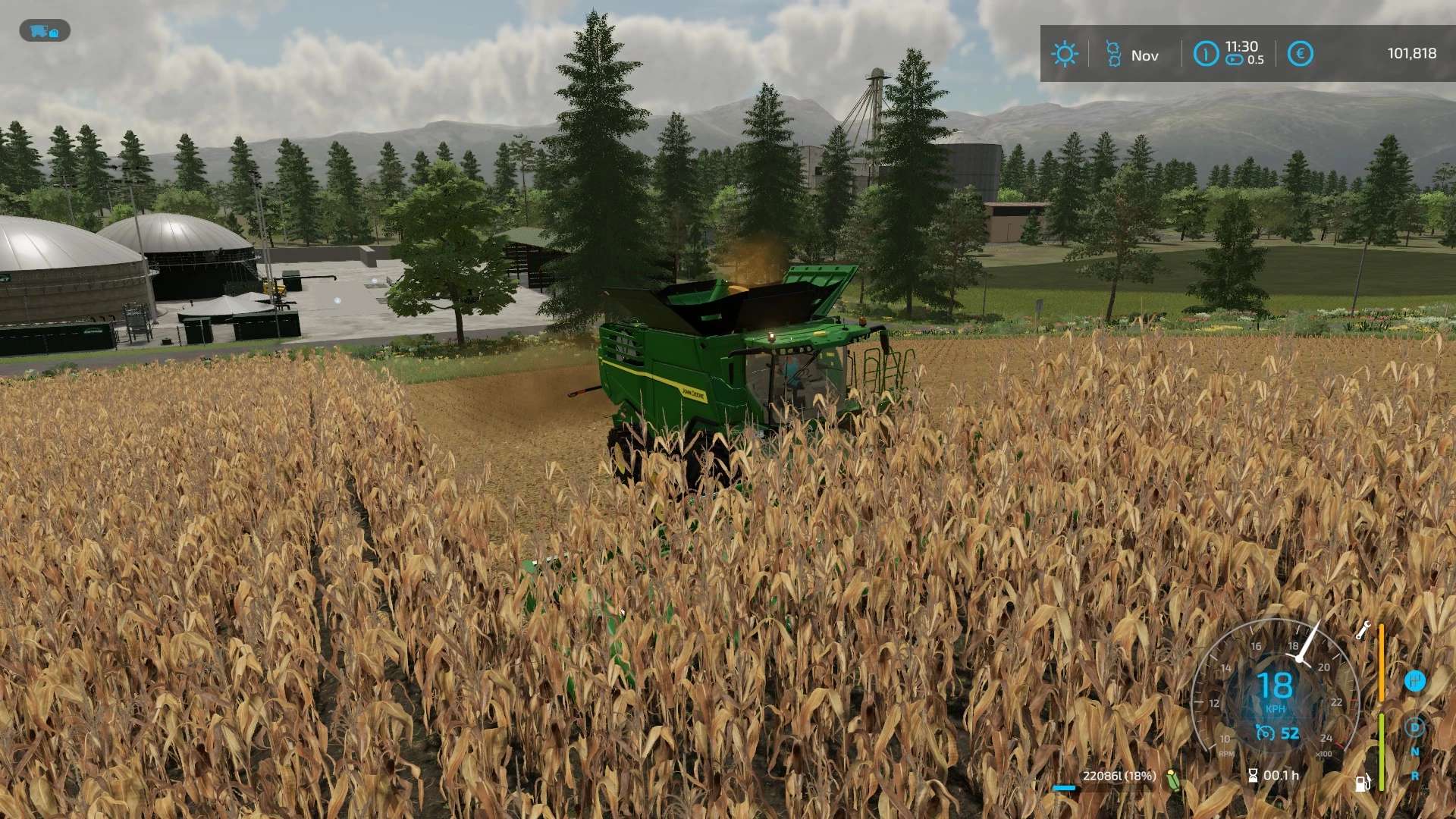Select the D drive gear indicator

pos(1414,727)
